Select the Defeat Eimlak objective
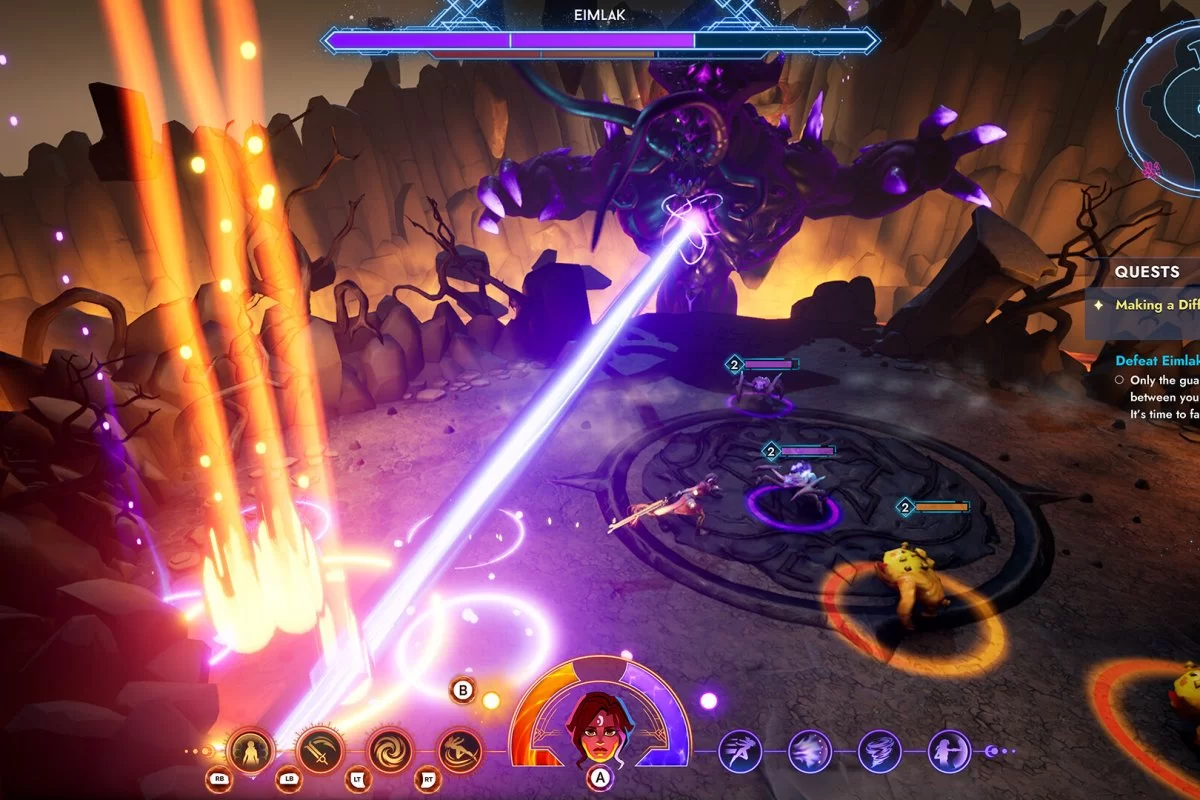The height and width of the screenshot is (800, 1200). [x=1157, y=360]
